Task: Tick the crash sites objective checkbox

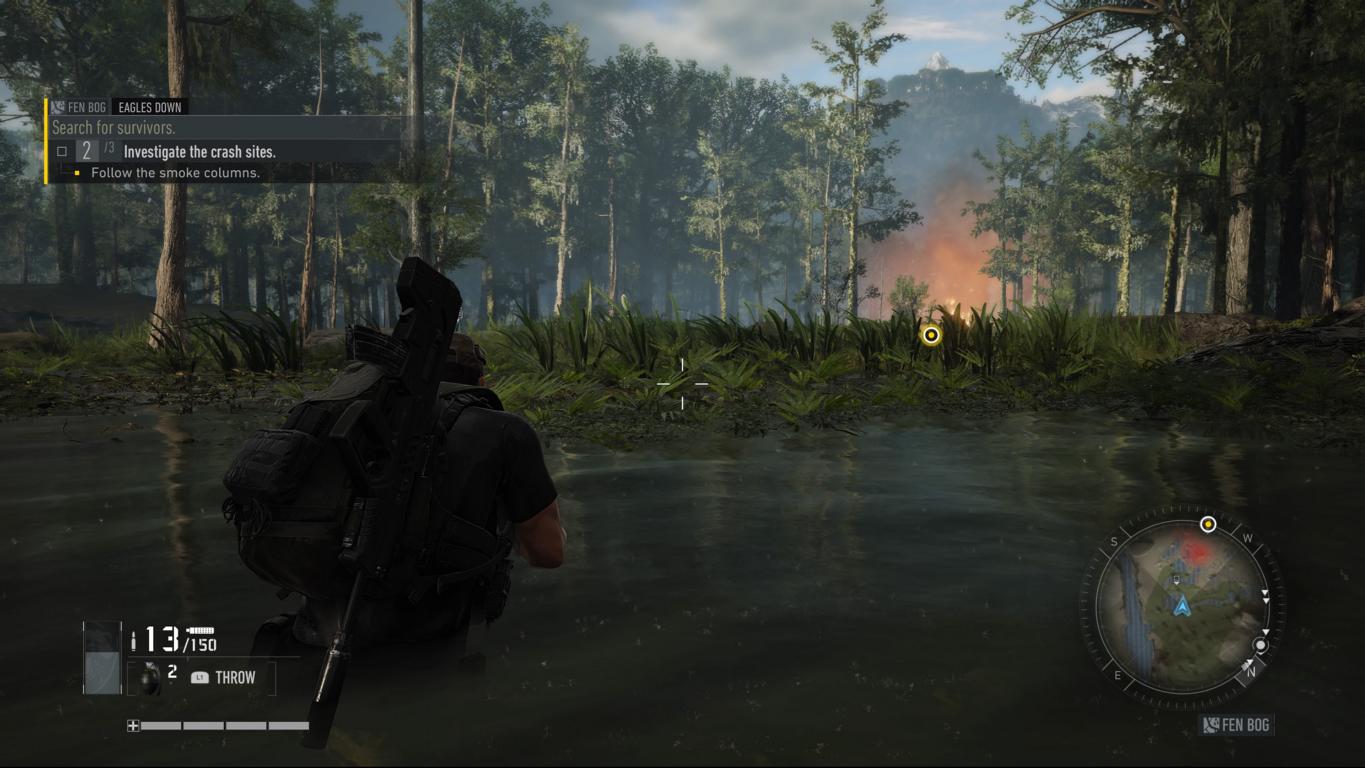Action: pos(62,152)
